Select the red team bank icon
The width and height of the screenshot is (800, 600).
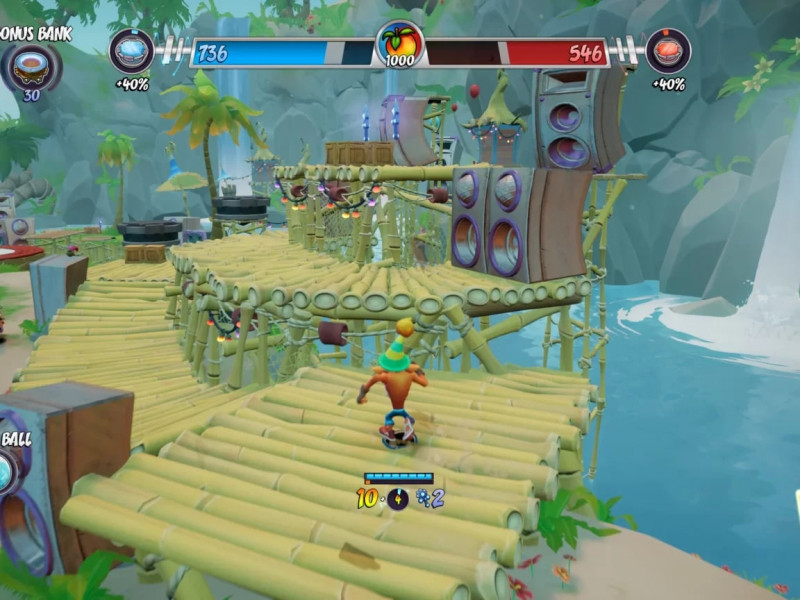pyautogui.click(x=667, y=50)
